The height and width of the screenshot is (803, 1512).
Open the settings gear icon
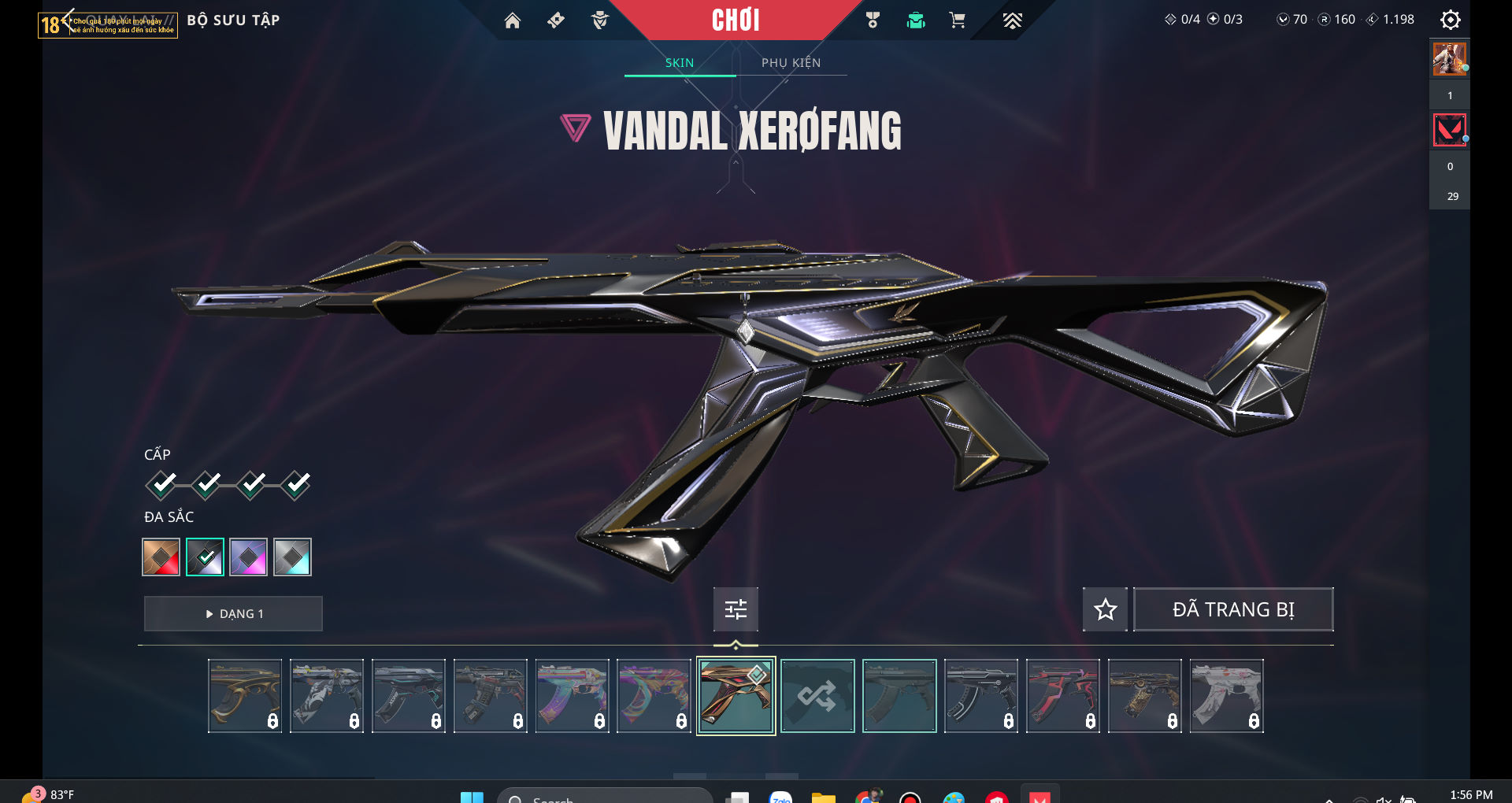1450,20
